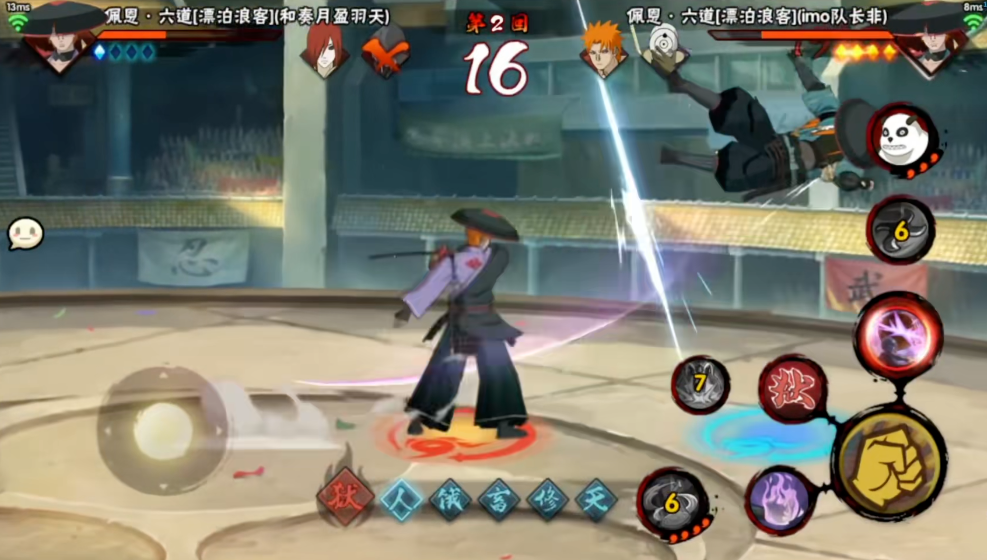
Task: Switch to the 人 path diamond
Action: point(400,498)
